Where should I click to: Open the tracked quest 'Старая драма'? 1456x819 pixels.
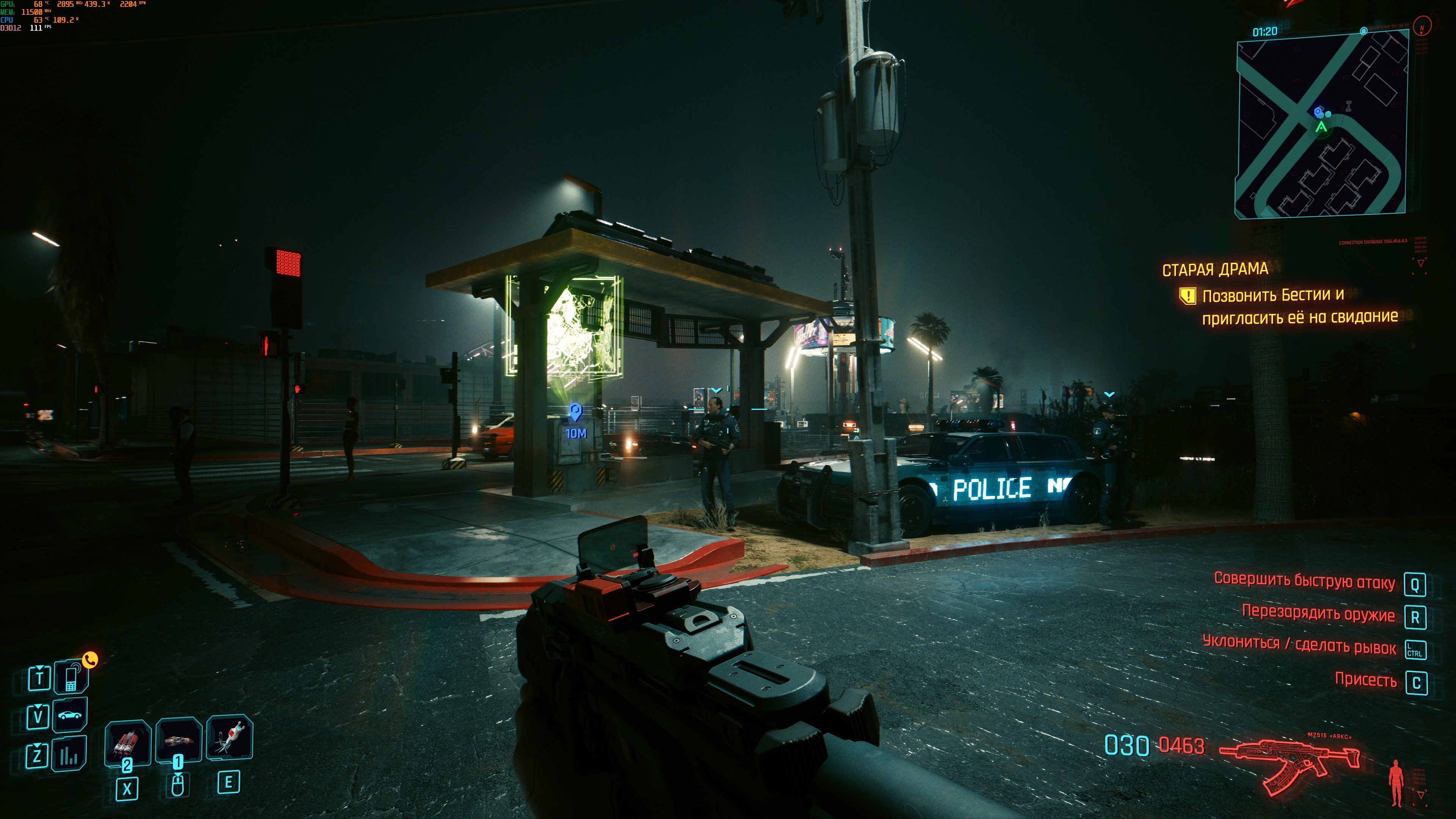coord(1215,270)
